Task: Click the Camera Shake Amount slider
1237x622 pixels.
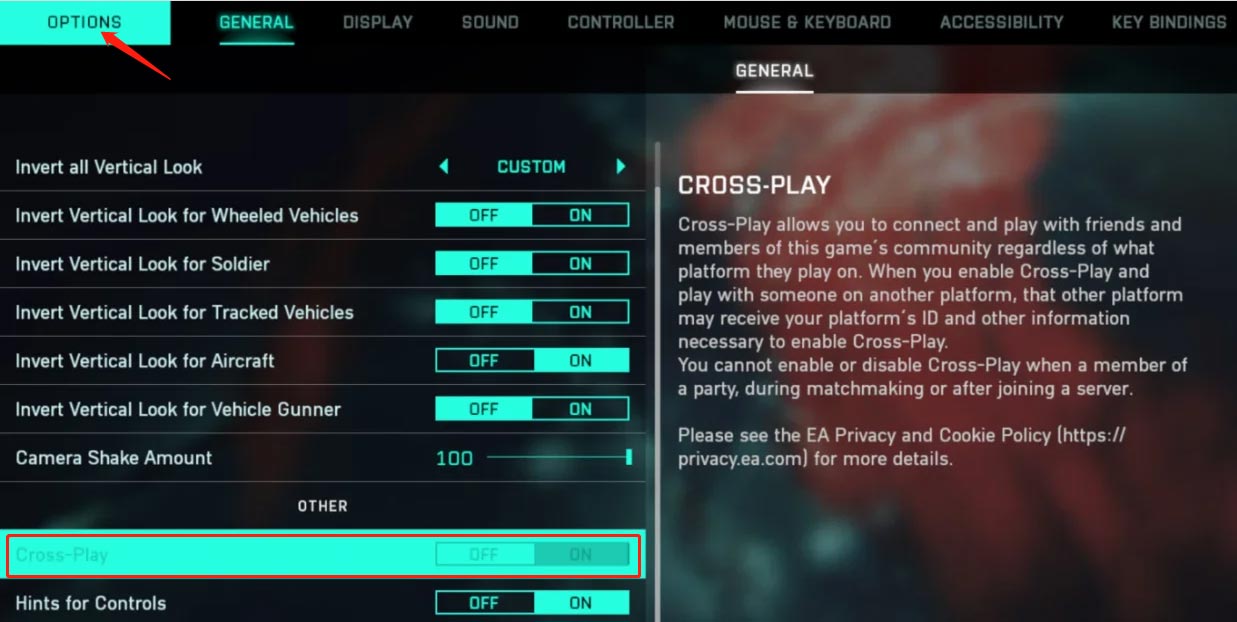Action: pos(557,458)
